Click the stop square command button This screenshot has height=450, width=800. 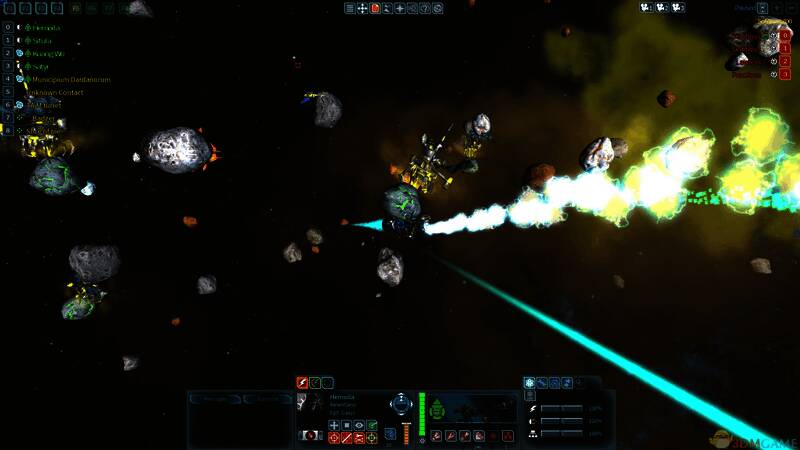[347, 425]
